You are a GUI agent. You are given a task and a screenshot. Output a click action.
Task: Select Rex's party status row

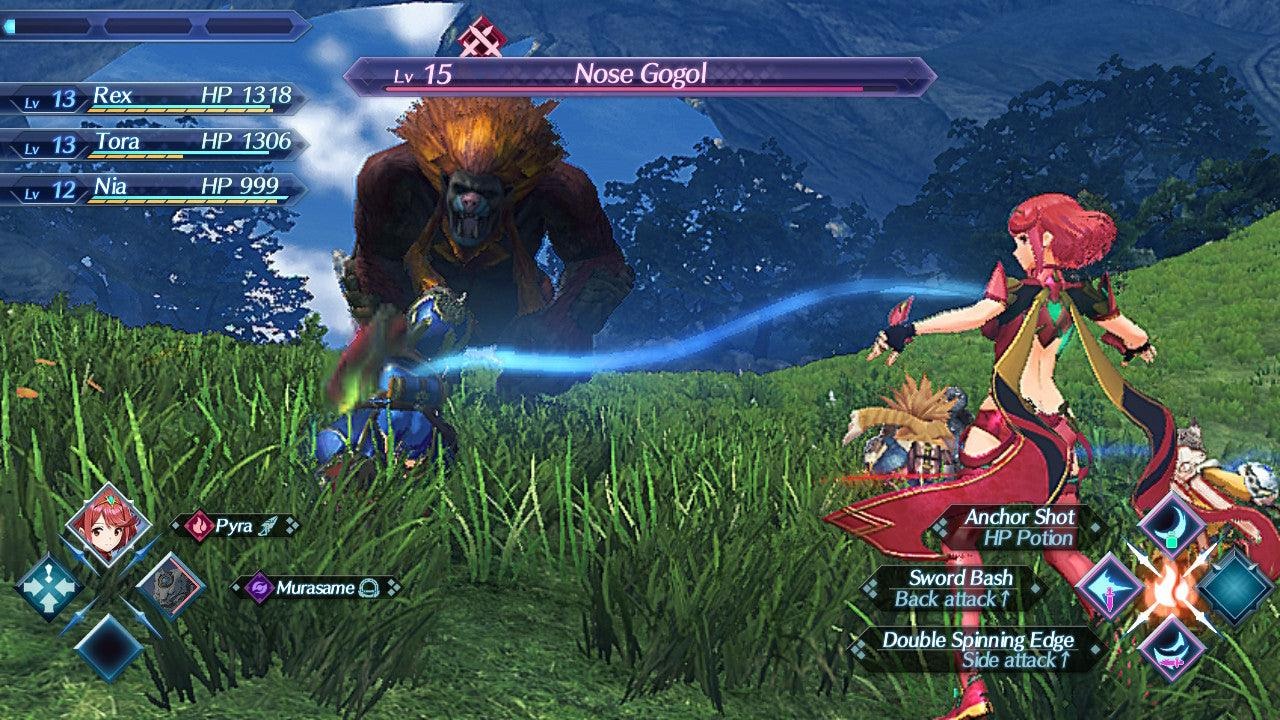coord(155,98)
